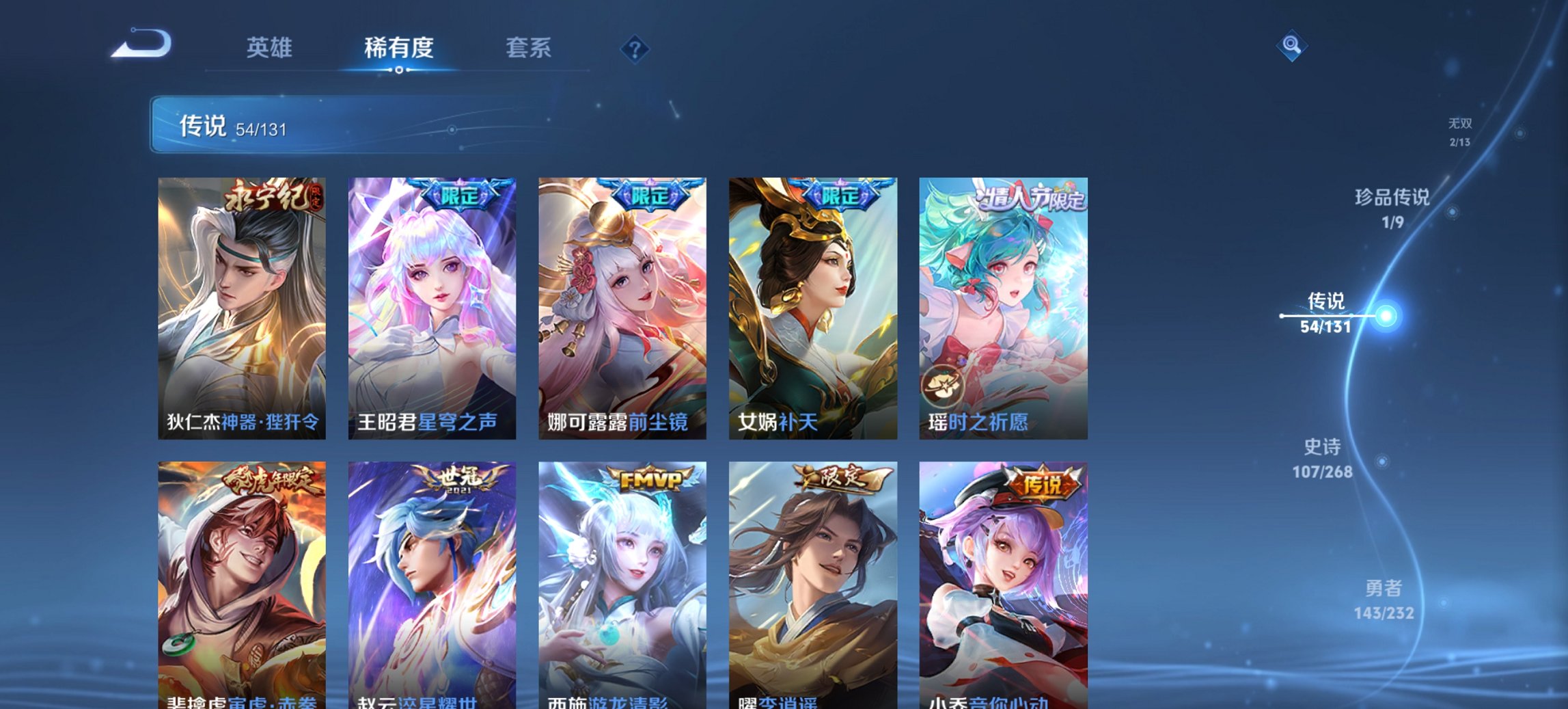1568x709 pixels.
Task: Switch to the 套系 tab
Action: pyautogui.click(x=529, y=48)
